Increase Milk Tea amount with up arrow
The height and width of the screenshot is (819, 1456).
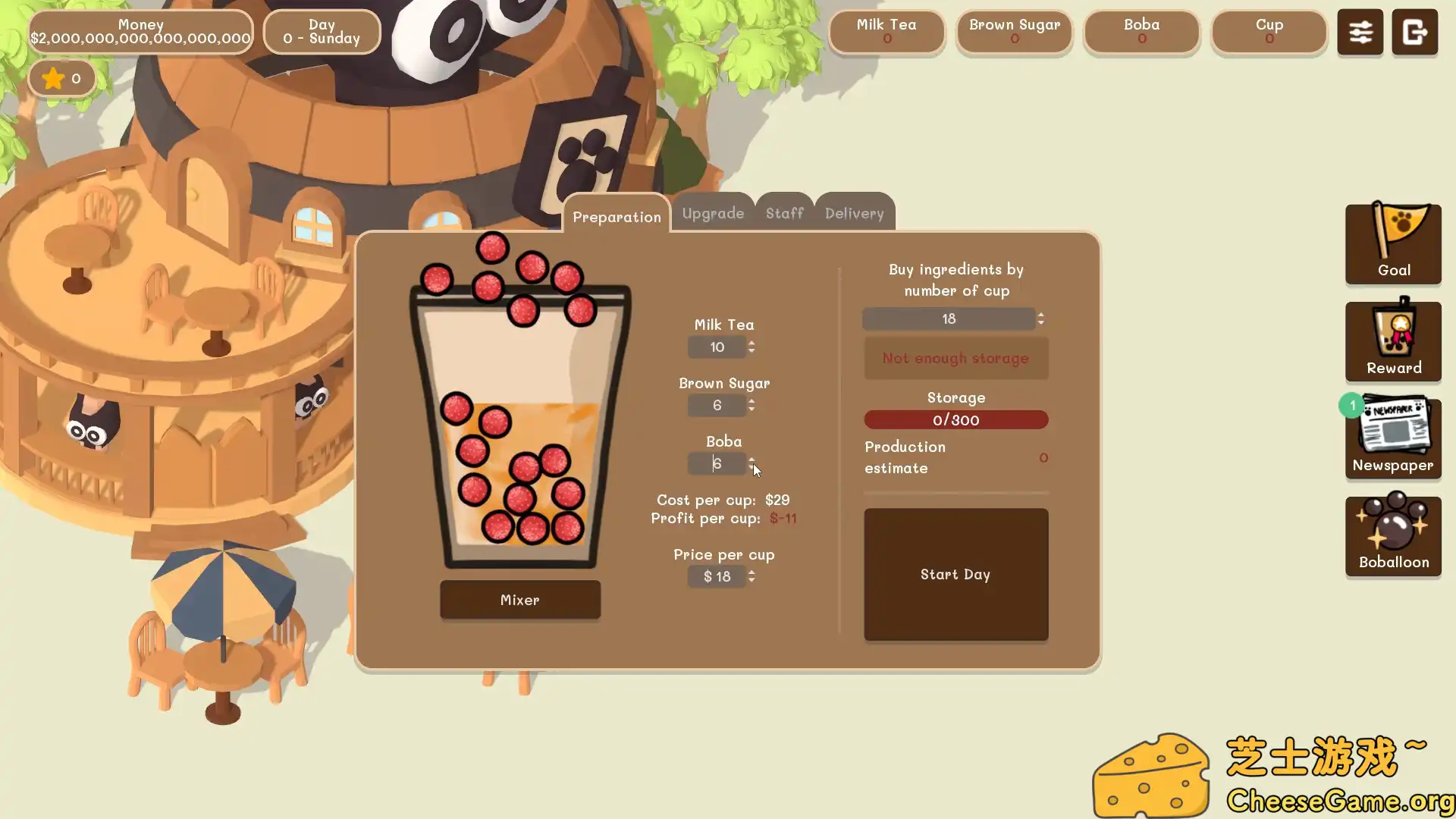tap(752, 343)
